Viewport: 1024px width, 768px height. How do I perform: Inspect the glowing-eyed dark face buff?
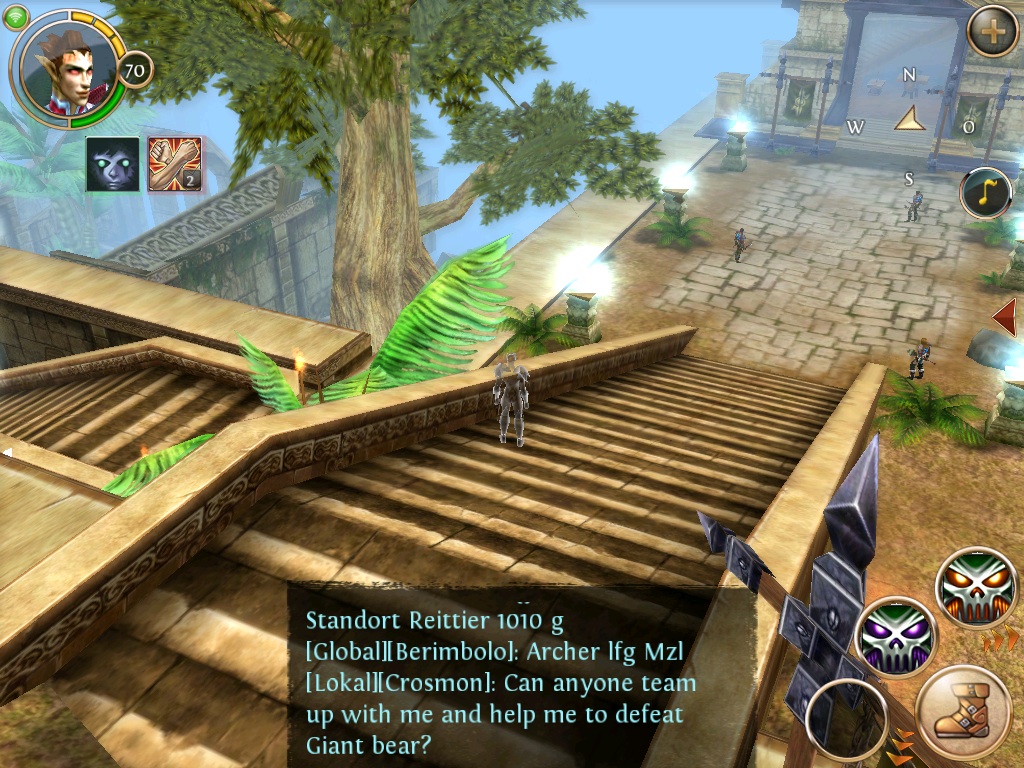click(112, 164)
